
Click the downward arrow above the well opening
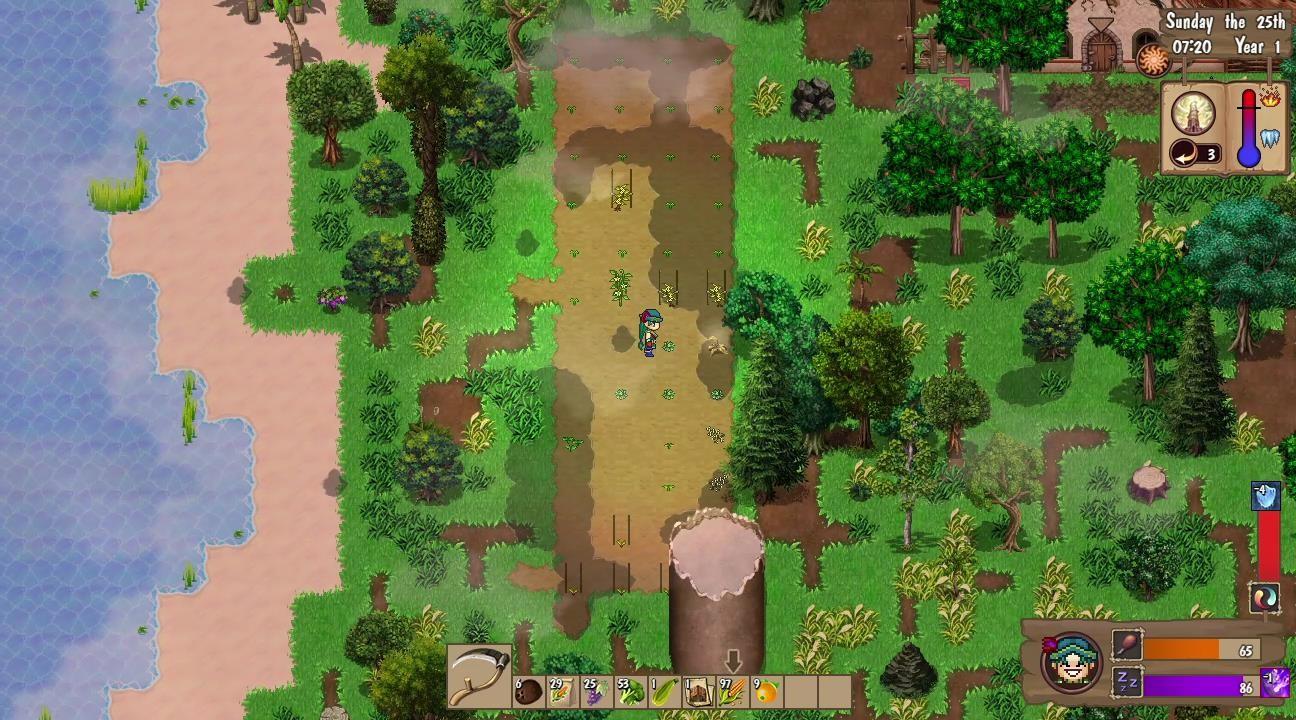pyautogui.click(x=732, y=661)
